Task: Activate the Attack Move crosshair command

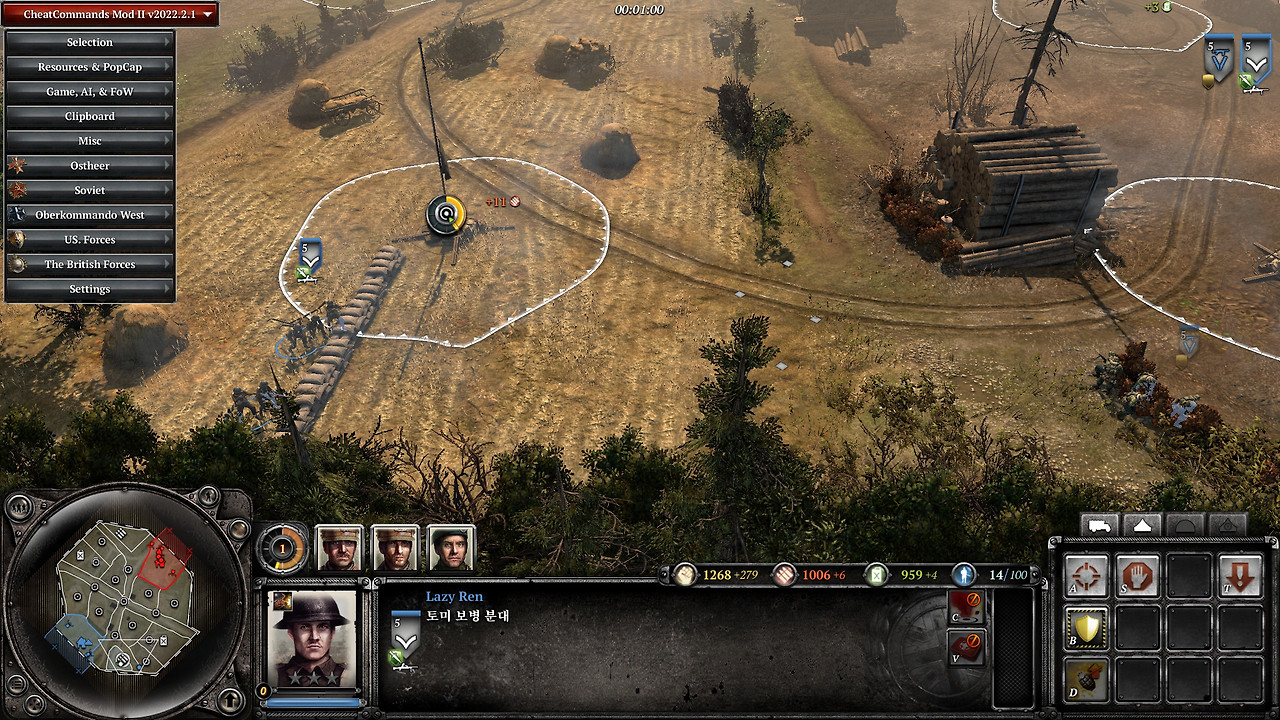Action: [x=1085, y=577]
